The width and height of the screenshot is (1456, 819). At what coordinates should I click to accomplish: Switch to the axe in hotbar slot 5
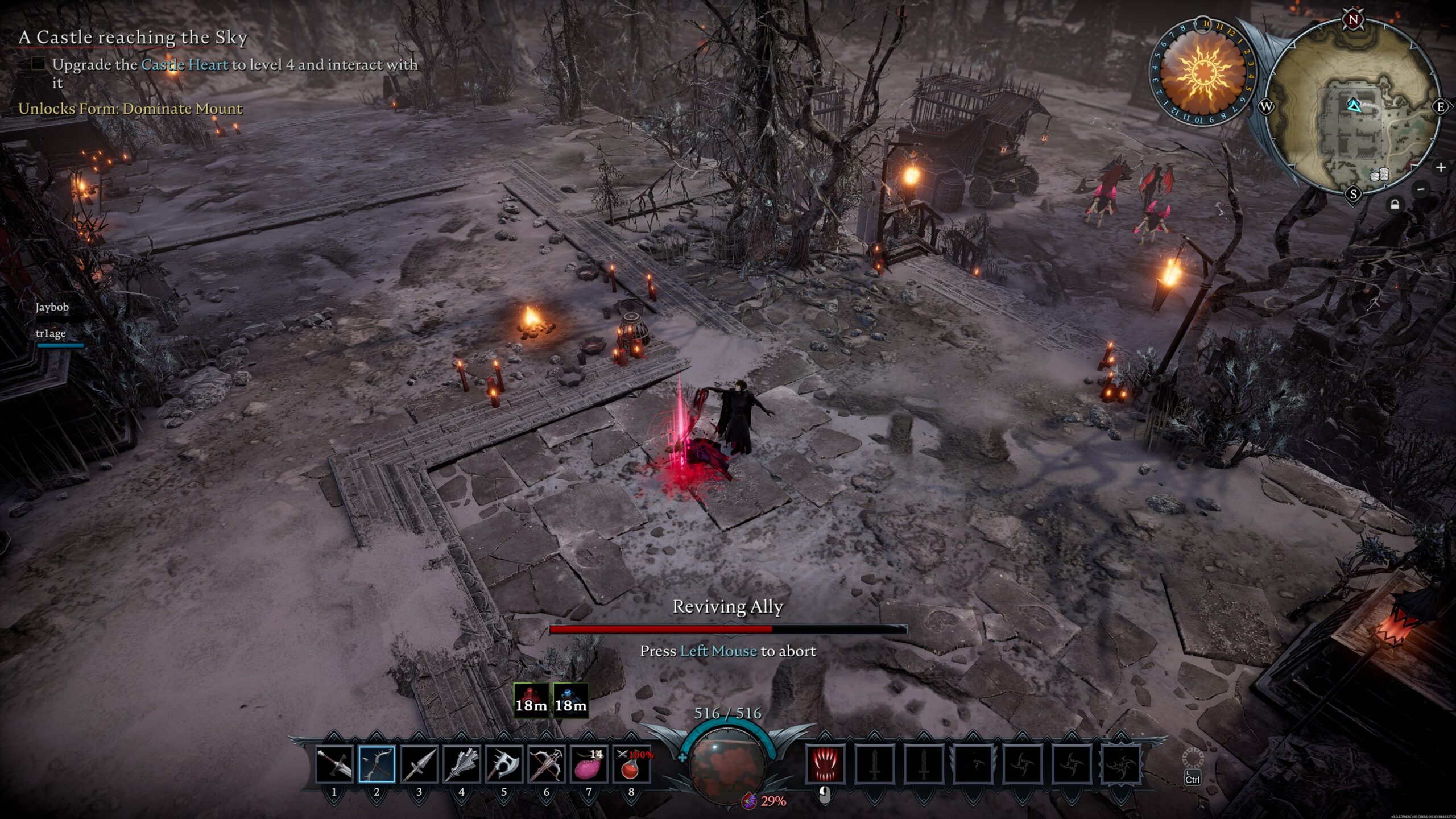[504, 764]
